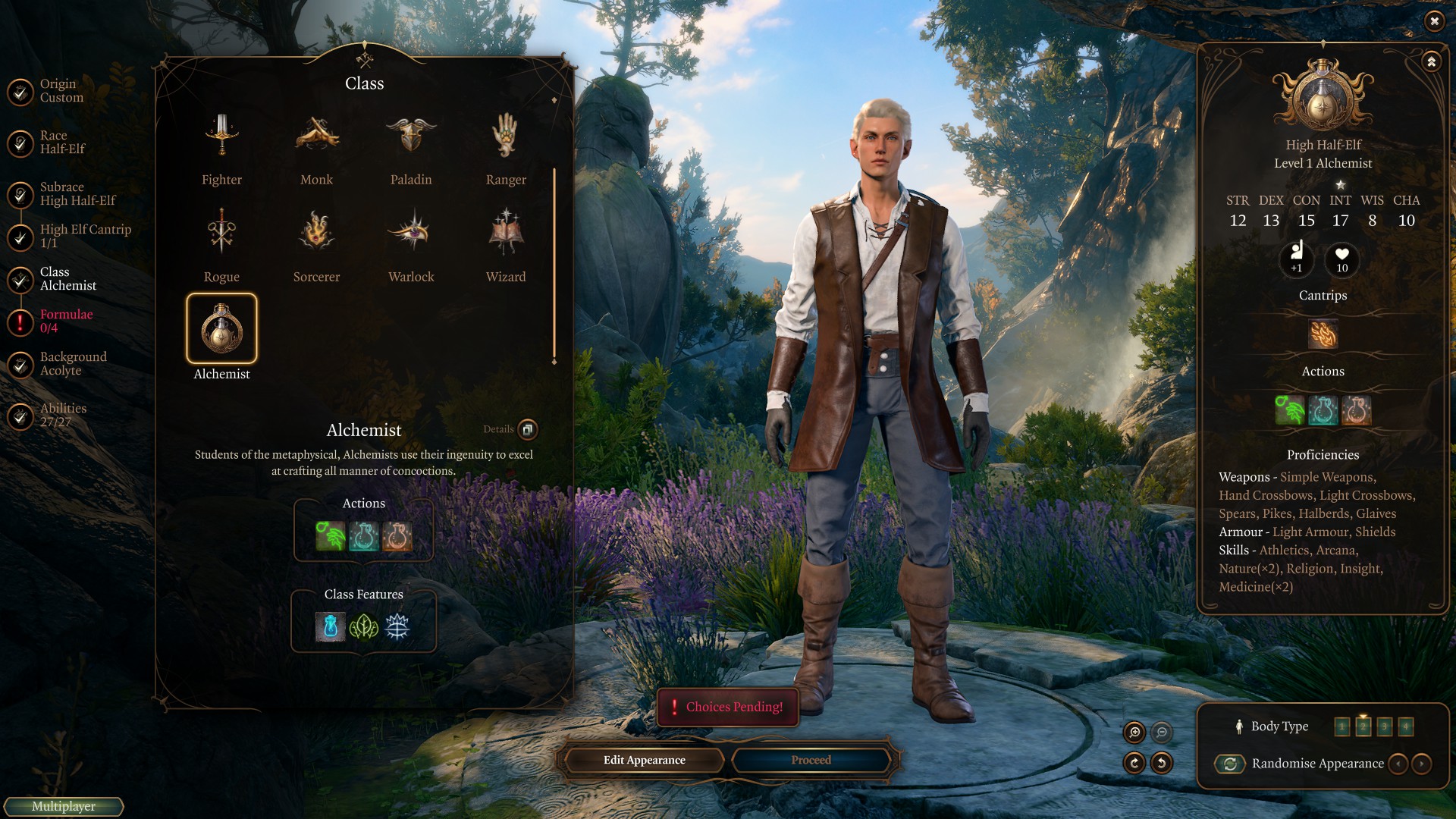Click the Edit Appearance button
This screenshot has height=819, width=1456.
(644, 760)
